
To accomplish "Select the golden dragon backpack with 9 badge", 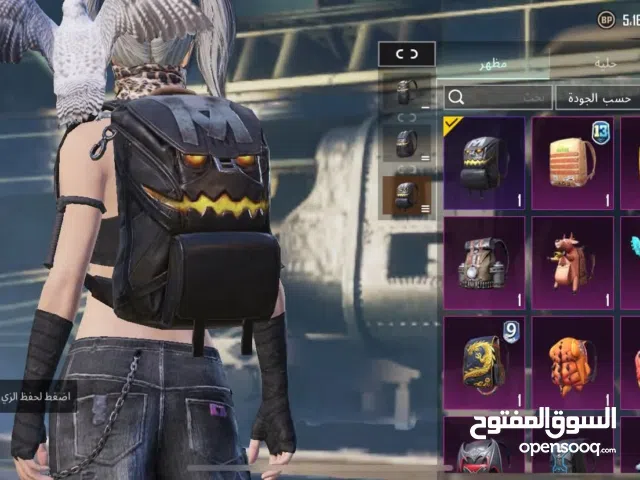I will tap(484, 362).
